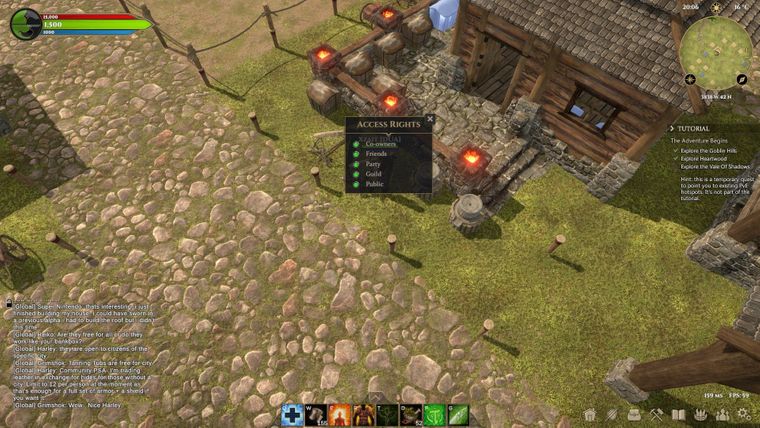Screen dimensions: 760x428
Task: Open the book journal icon
Action: 678,414
